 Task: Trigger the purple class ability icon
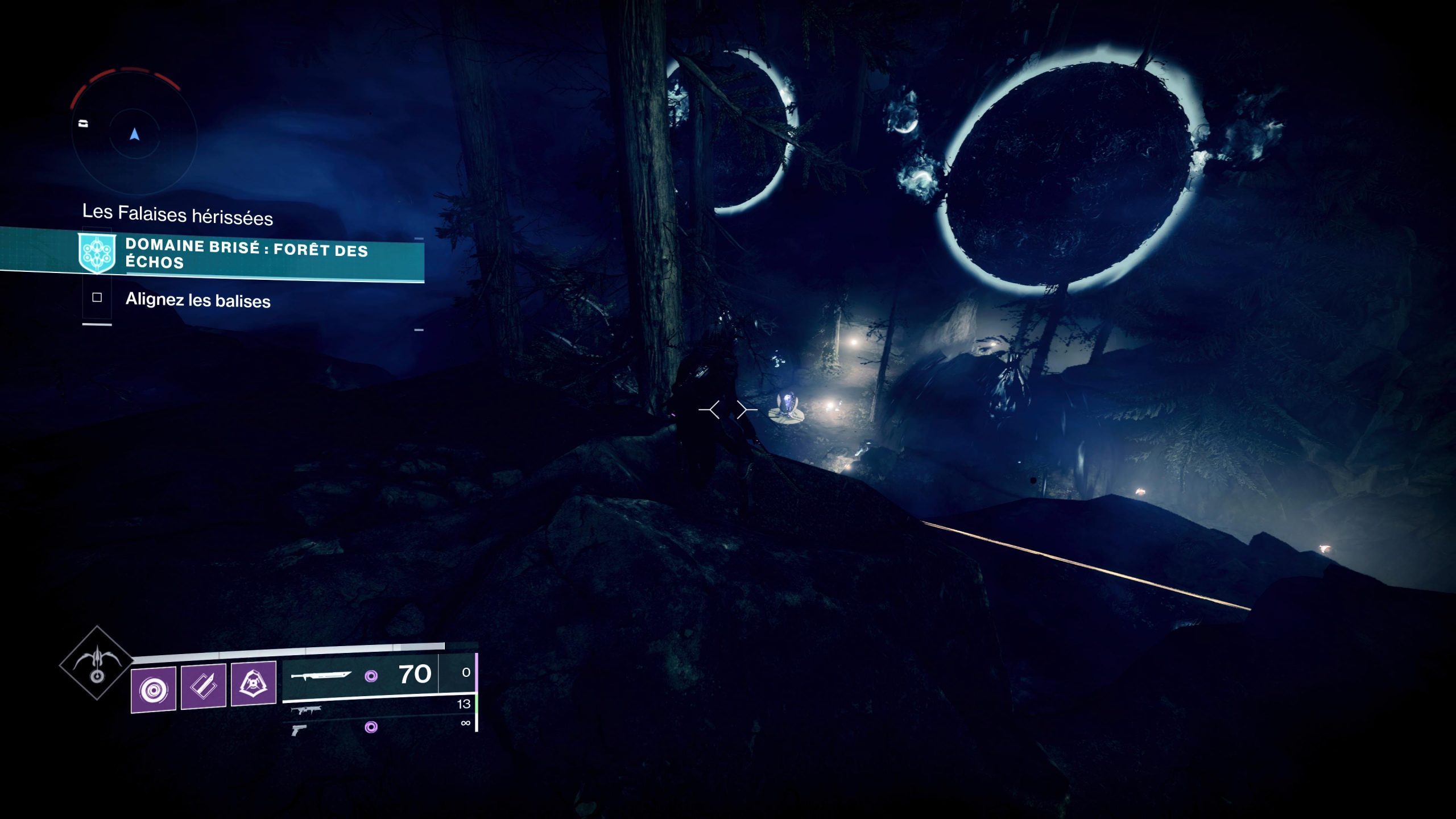click(x=253, y=682)
